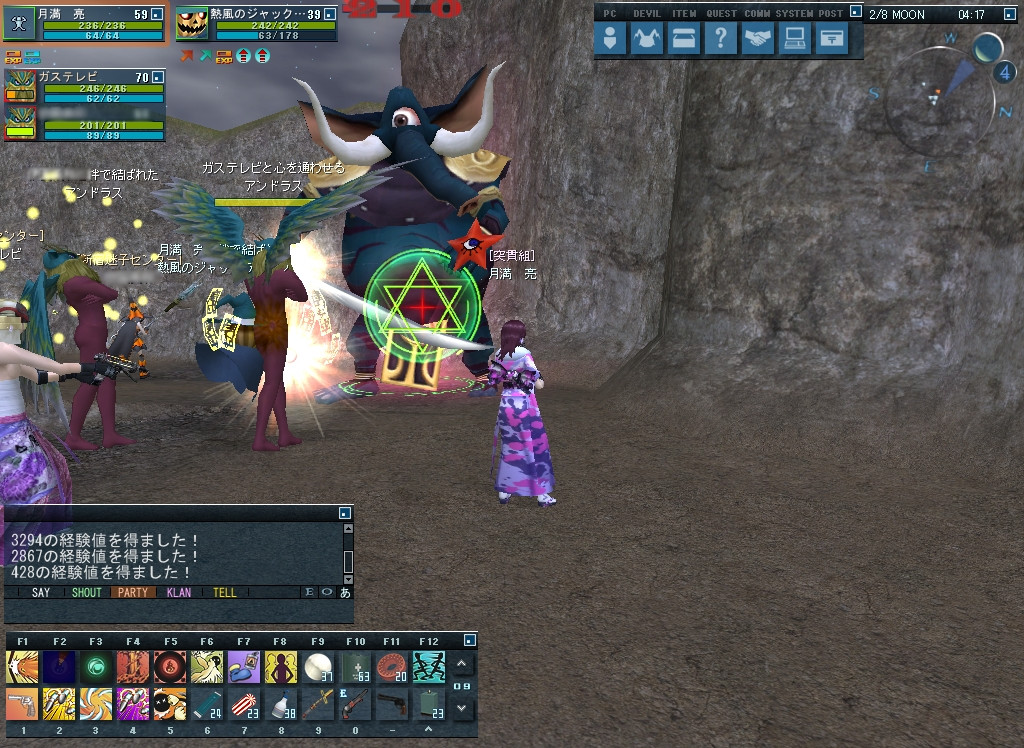The height and width of the screenshot is (748, 1024).
Task: Select the revolver skill in the hotbar
Action: pyautogui.click(x=22, y=704)
